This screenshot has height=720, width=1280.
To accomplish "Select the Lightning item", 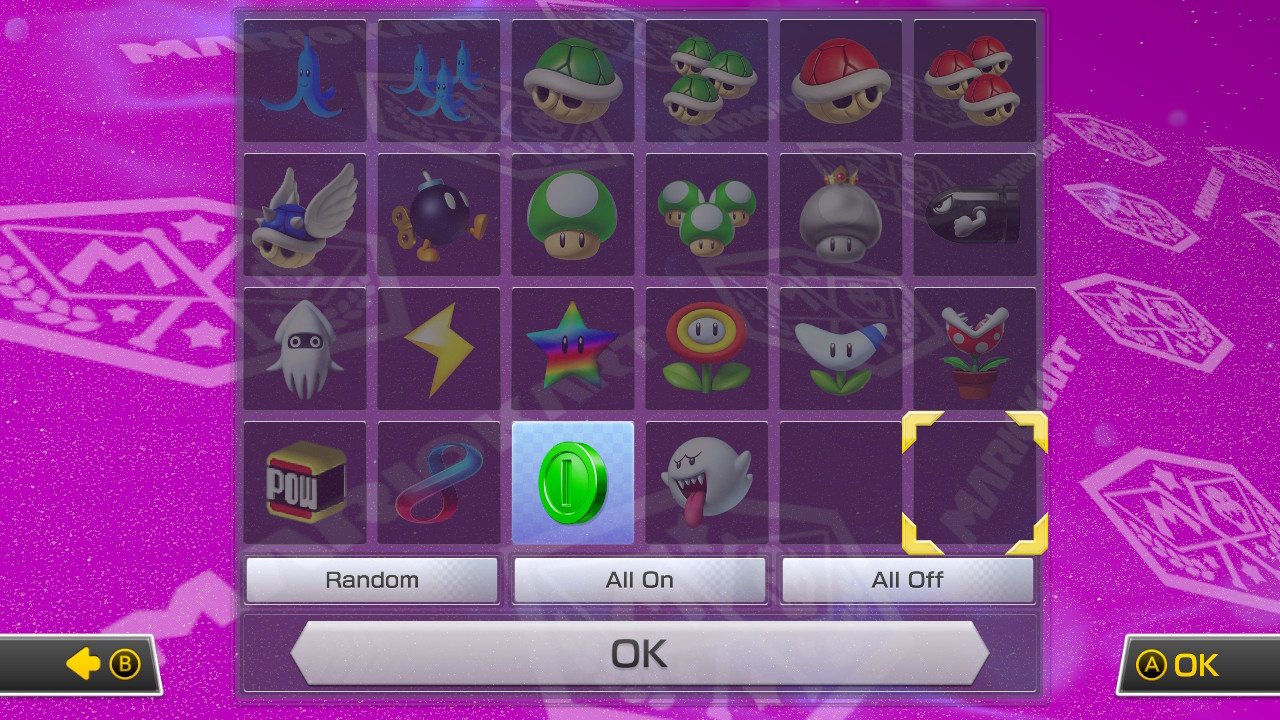I will (438, 348).
